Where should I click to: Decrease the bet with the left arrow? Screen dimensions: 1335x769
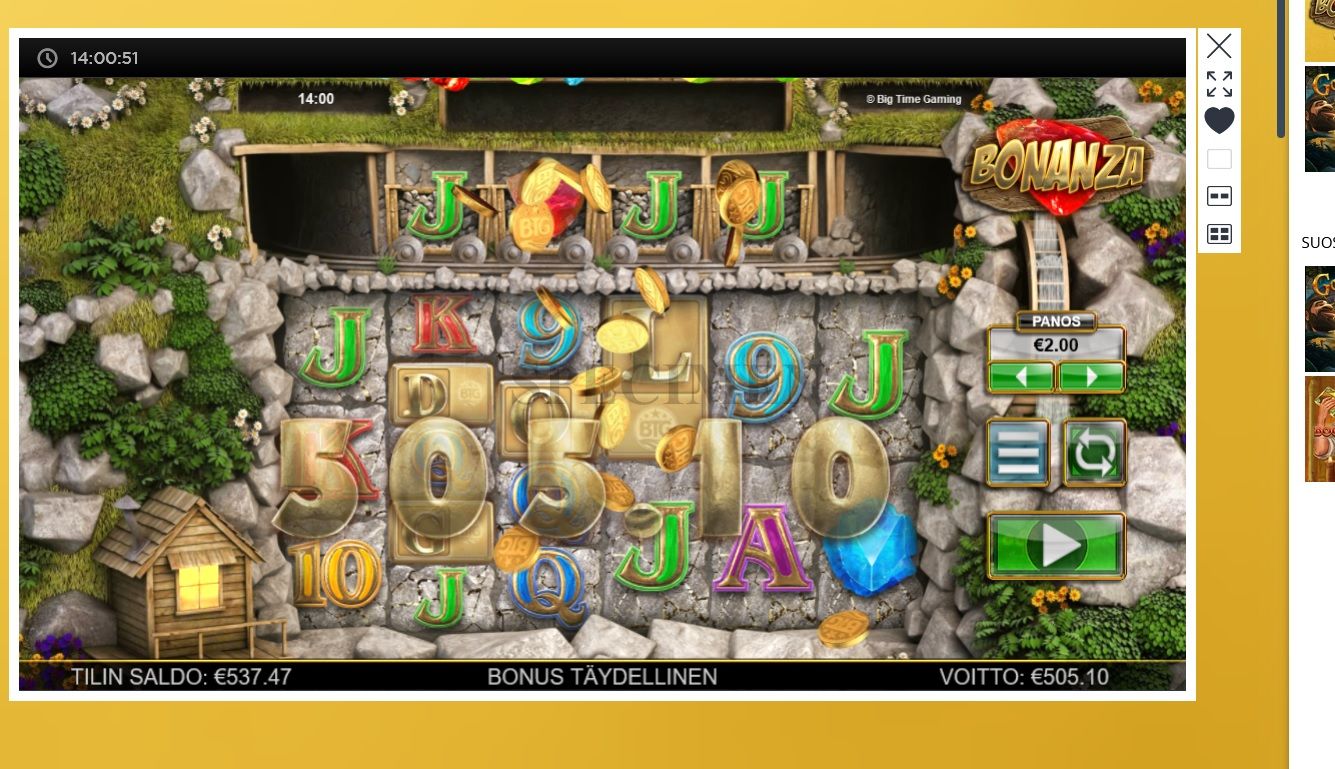[x=1021, y=376]
